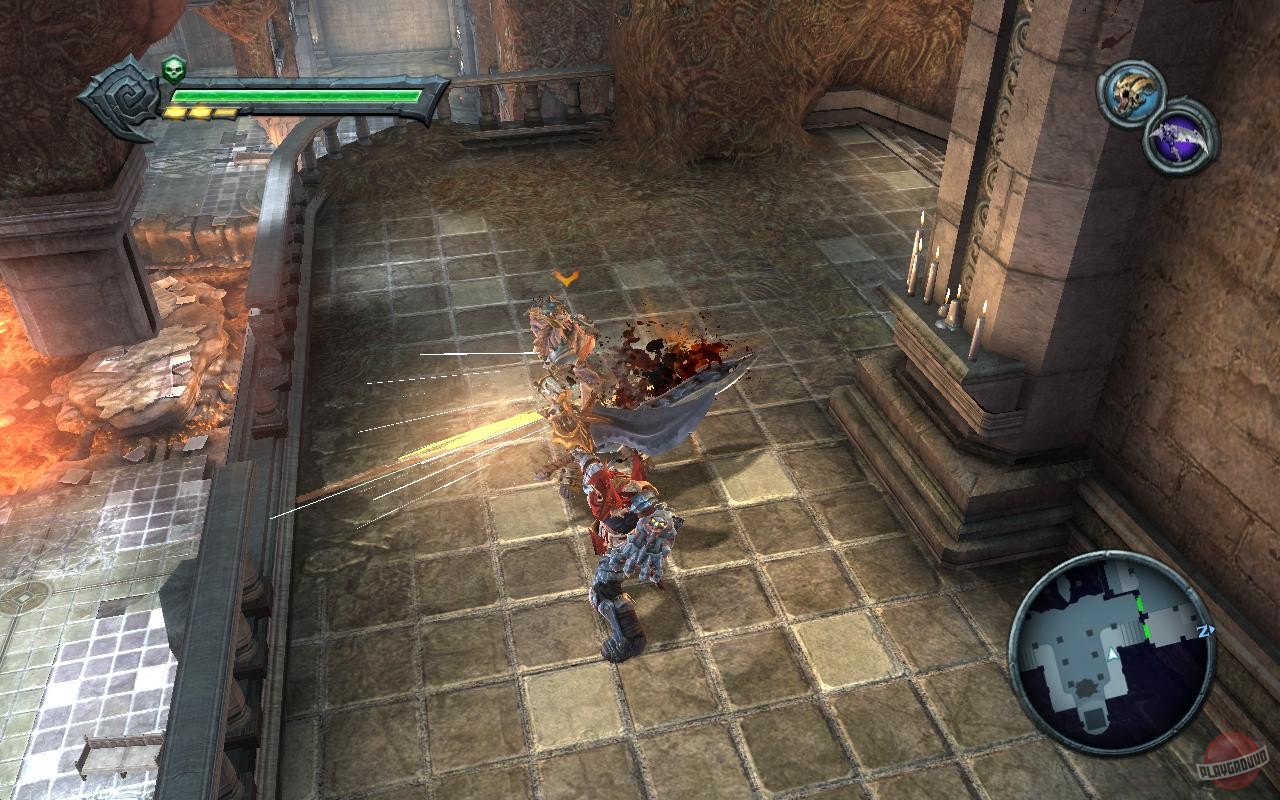1280x800 pixels.
Task: Click the brown rubble spot on the minimap
Action: point(1084,687)
